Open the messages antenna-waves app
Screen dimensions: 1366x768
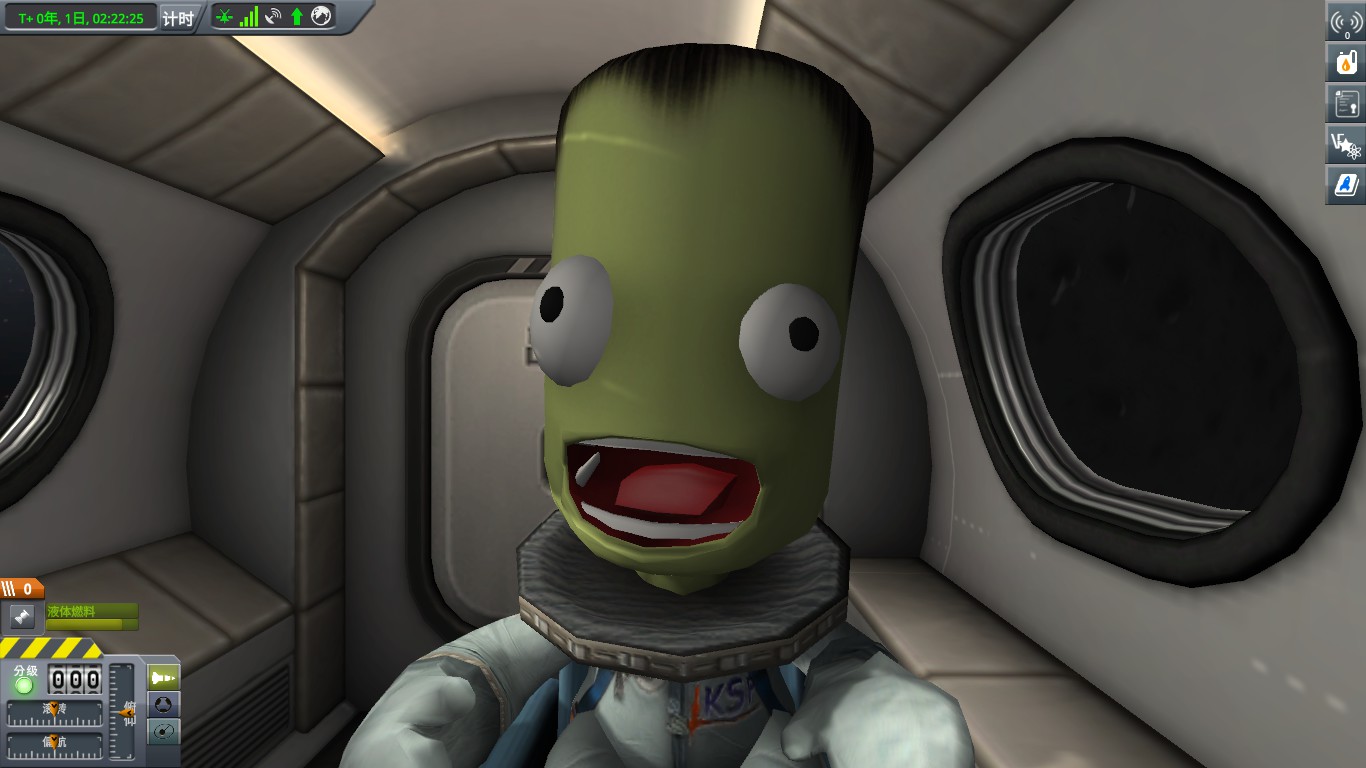1346,23
